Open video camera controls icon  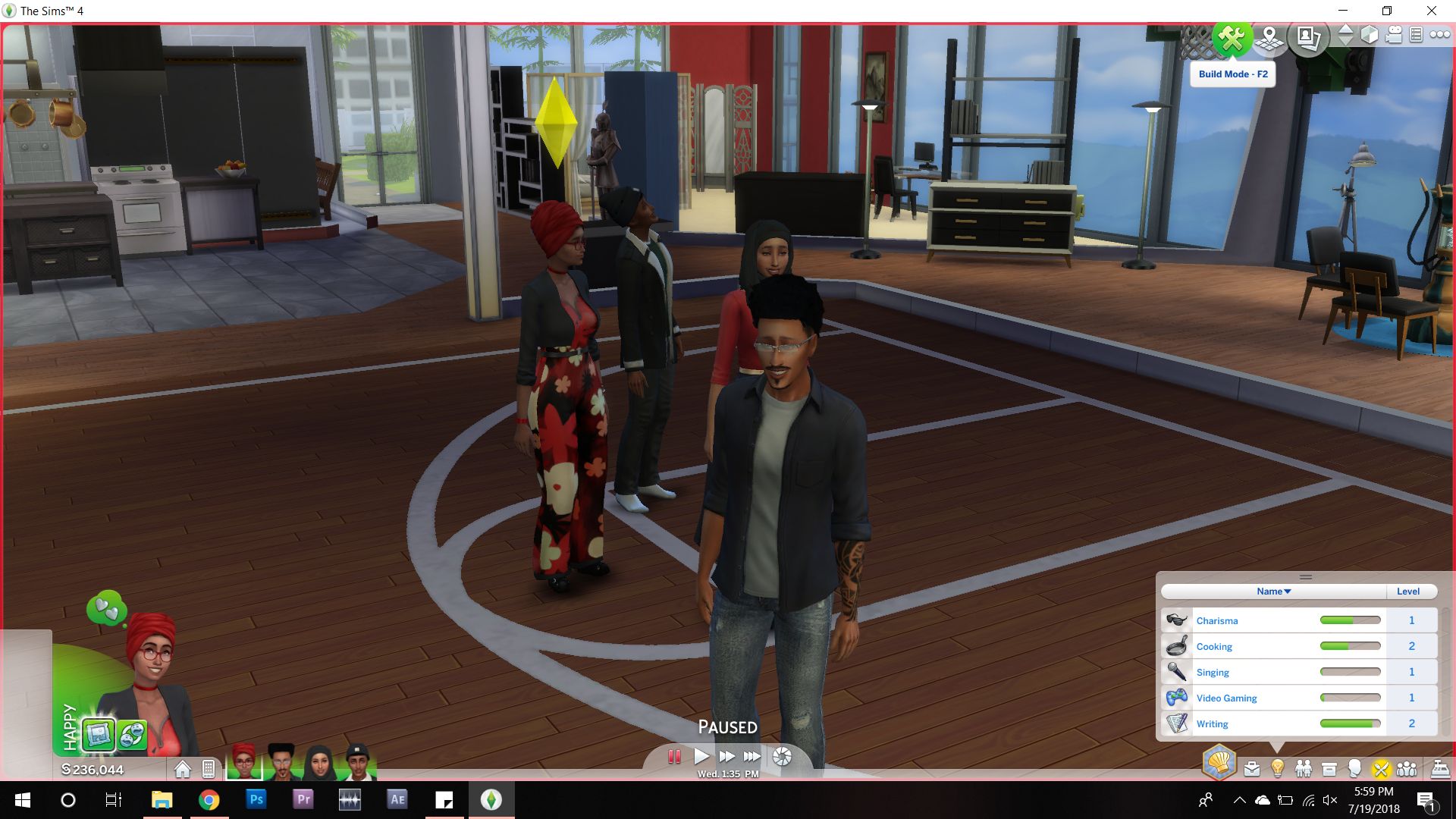tap(1395, 36)
